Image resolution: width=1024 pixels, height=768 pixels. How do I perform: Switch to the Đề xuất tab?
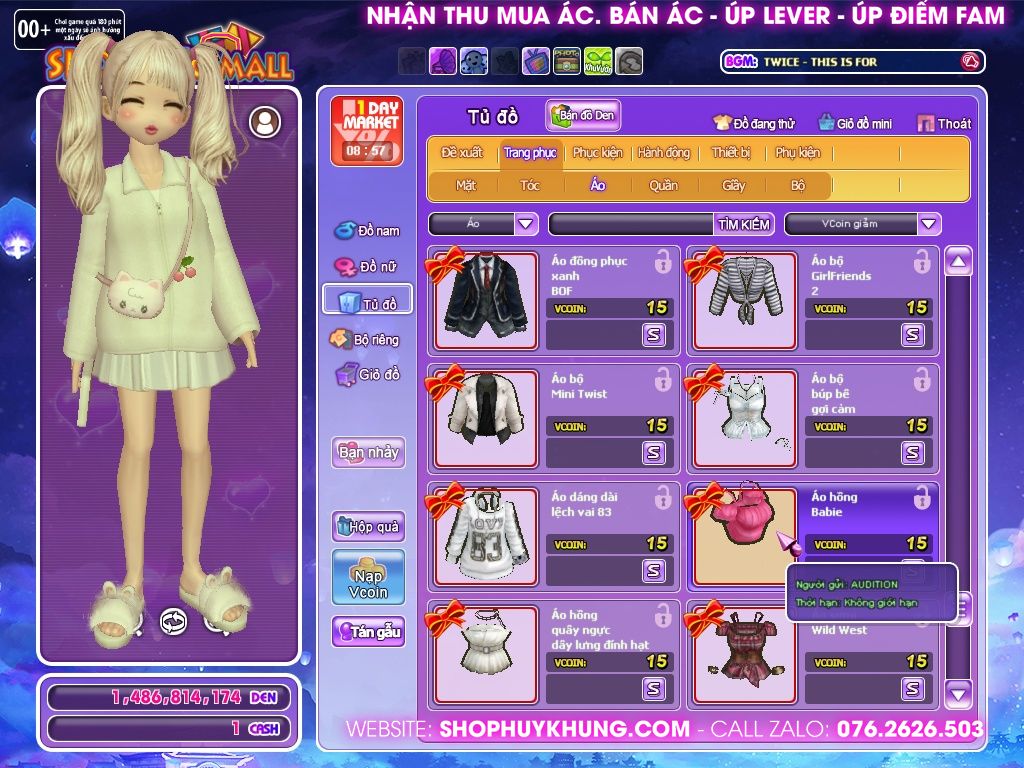click(x=461, y=153)
